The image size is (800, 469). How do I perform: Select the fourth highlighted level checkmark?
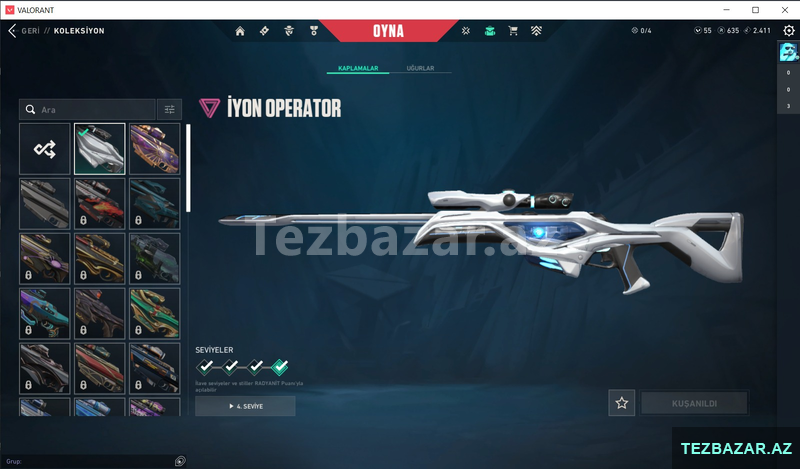279,366
